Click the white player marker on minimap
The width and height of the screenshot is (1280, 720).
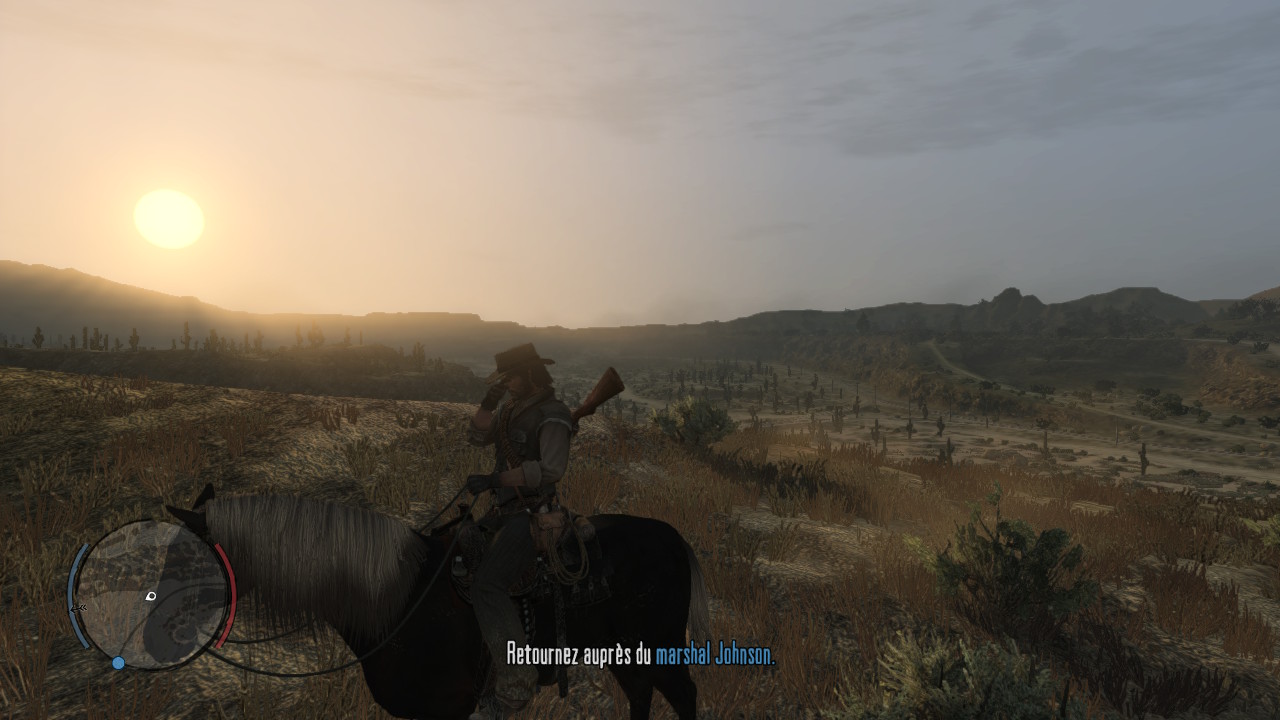(151, 596)
